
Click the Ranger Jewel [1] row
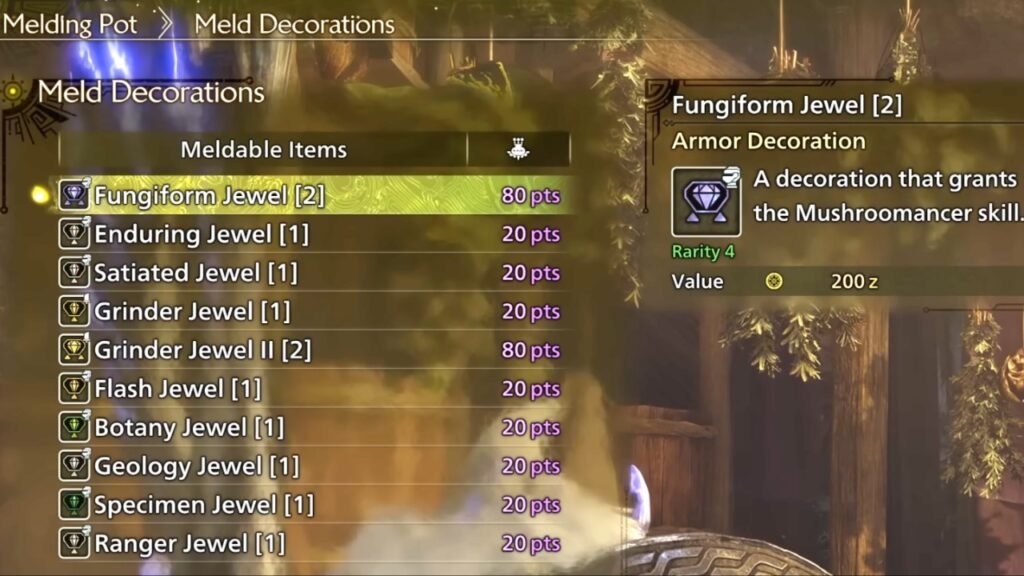(x=190, y=544)
